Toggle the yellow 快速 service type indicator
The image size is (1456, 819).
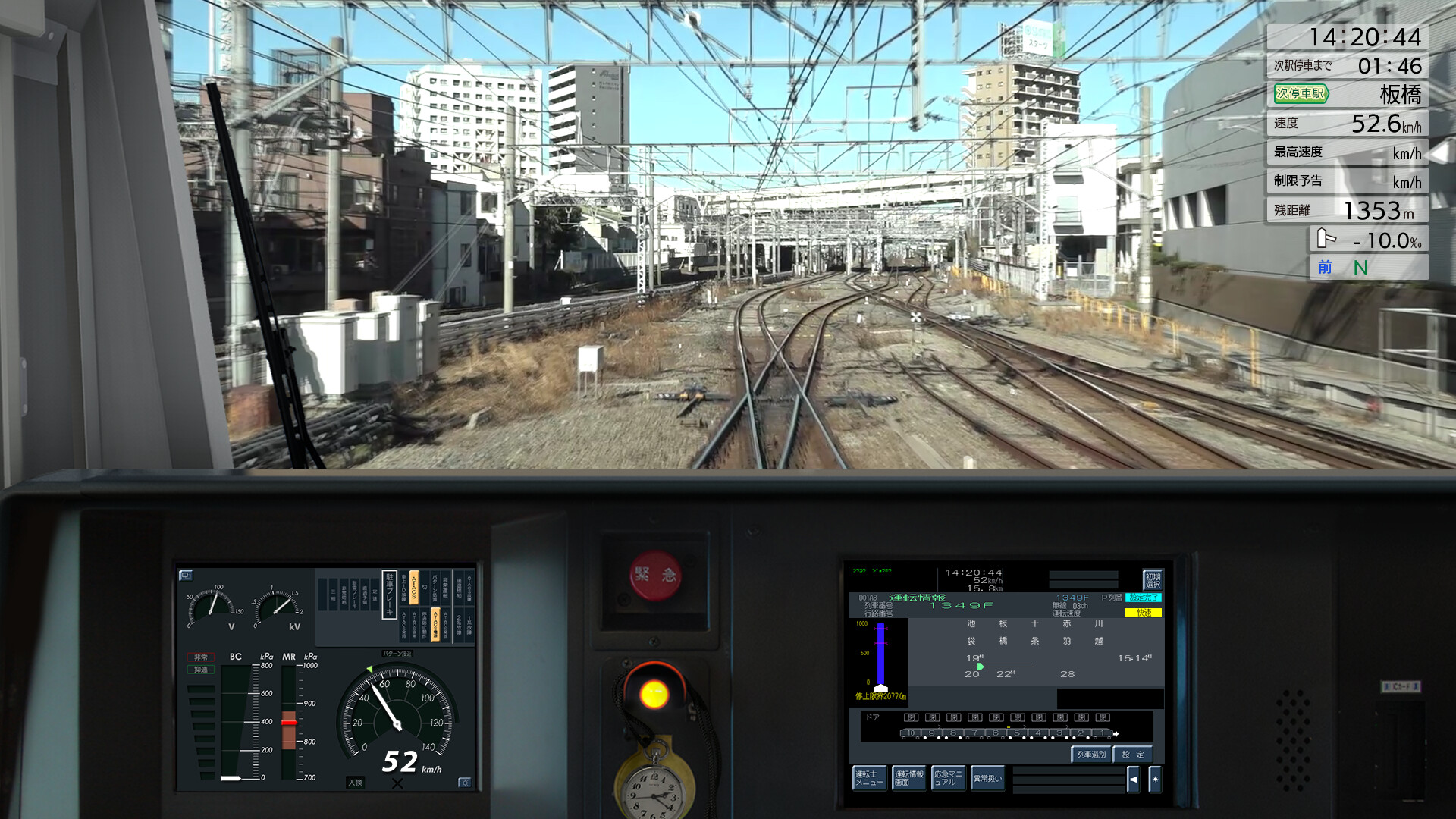[x=1144, y=612]
